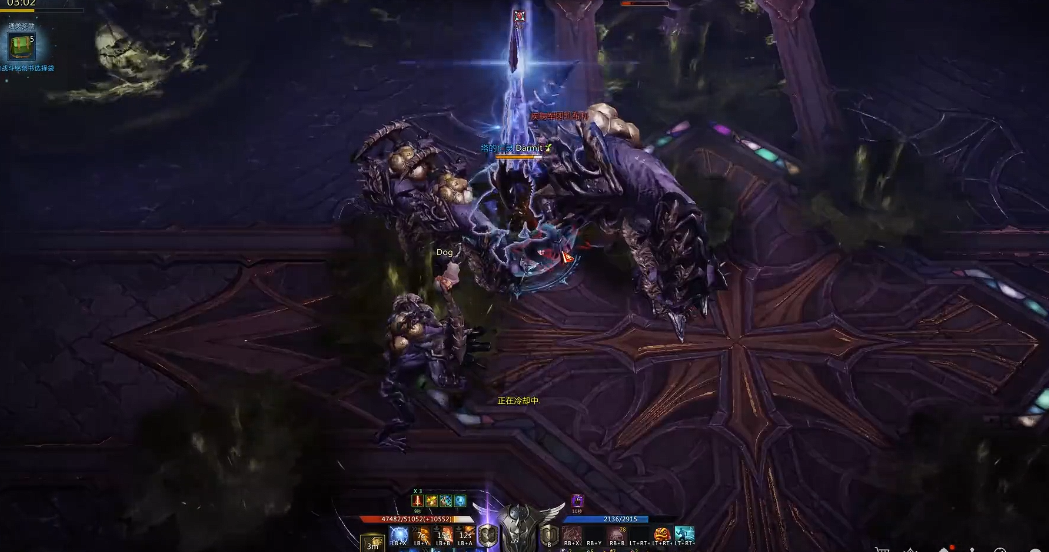This screenshot has height=552, width=1049.
Task: Inspect the blue orb buff icon
Action: coord(460,501)
